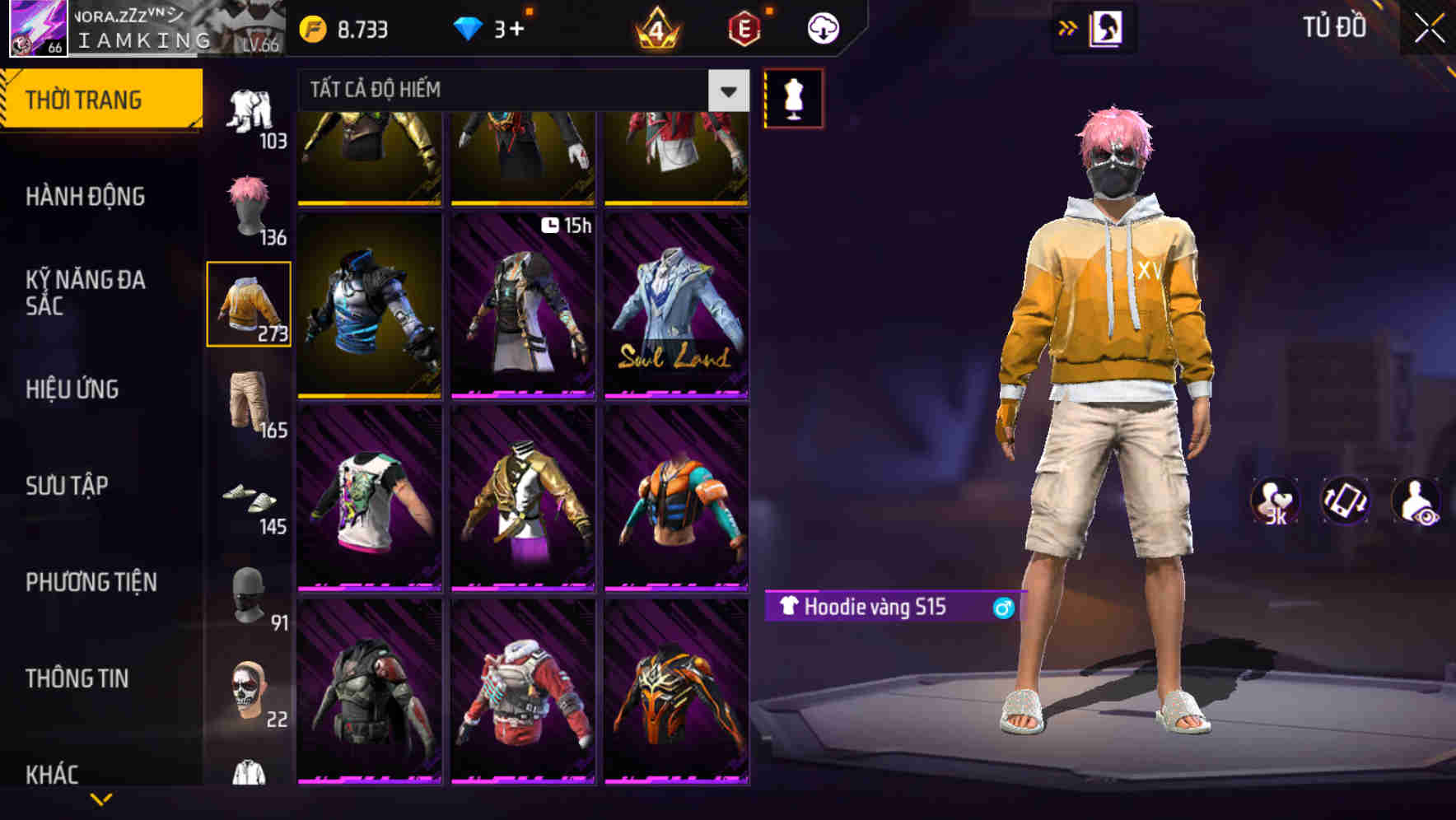Select the portrait silhouette toggle near top center
1456x820 pixels.
coord(1108,26)
